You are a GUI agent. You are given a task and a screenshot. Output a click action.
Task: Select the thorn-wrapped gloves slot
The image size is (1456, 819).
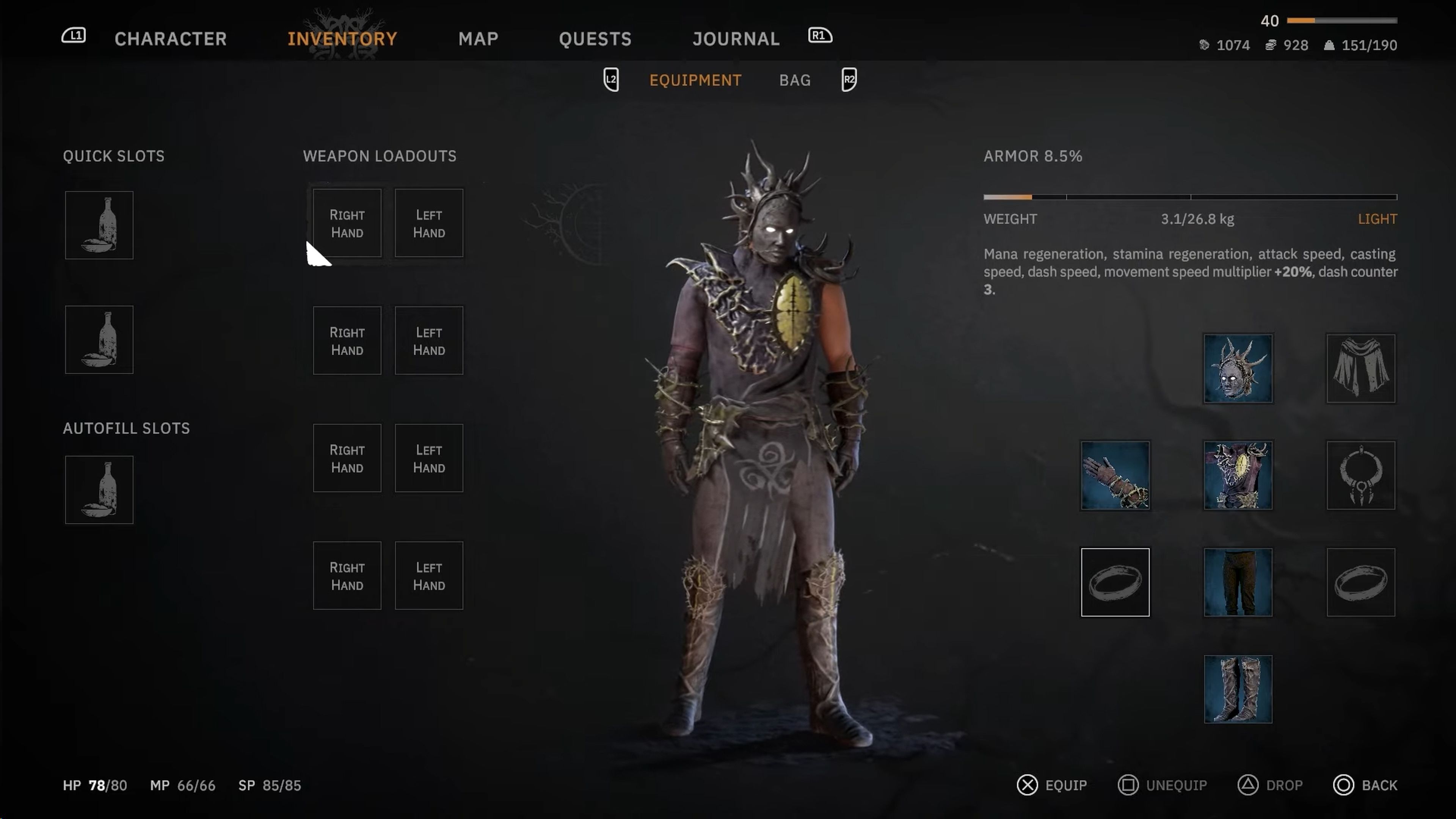click(x=1115, y=475)
